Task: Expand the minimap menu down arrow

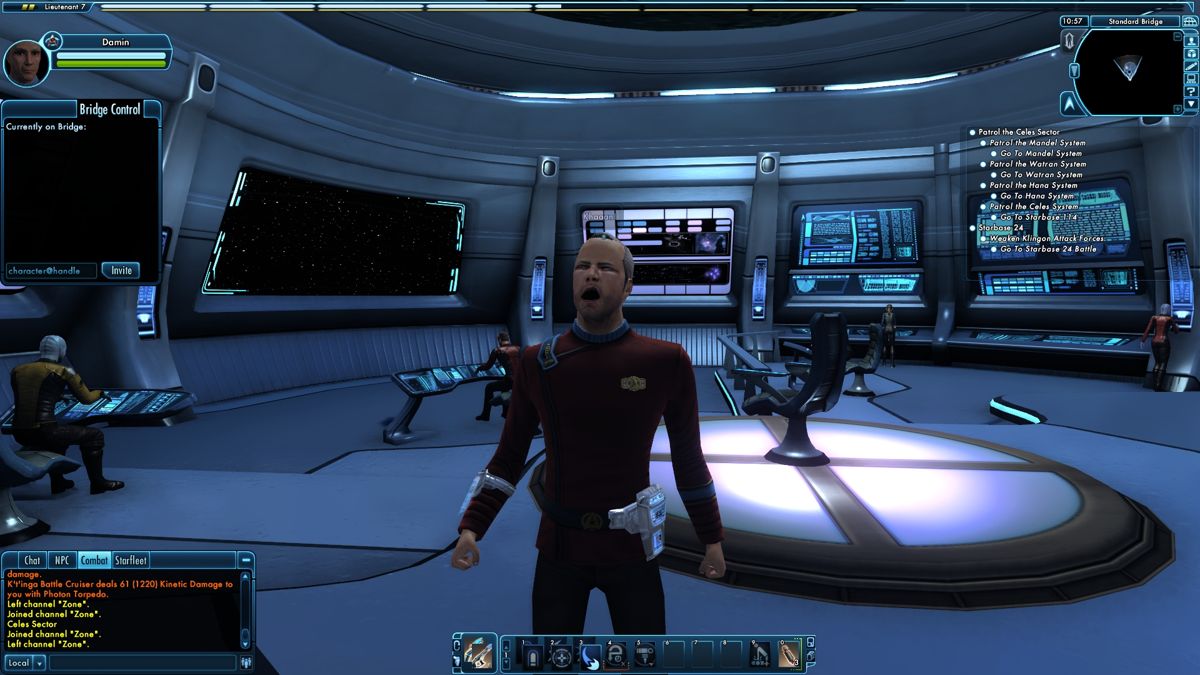Action: 1191,104
